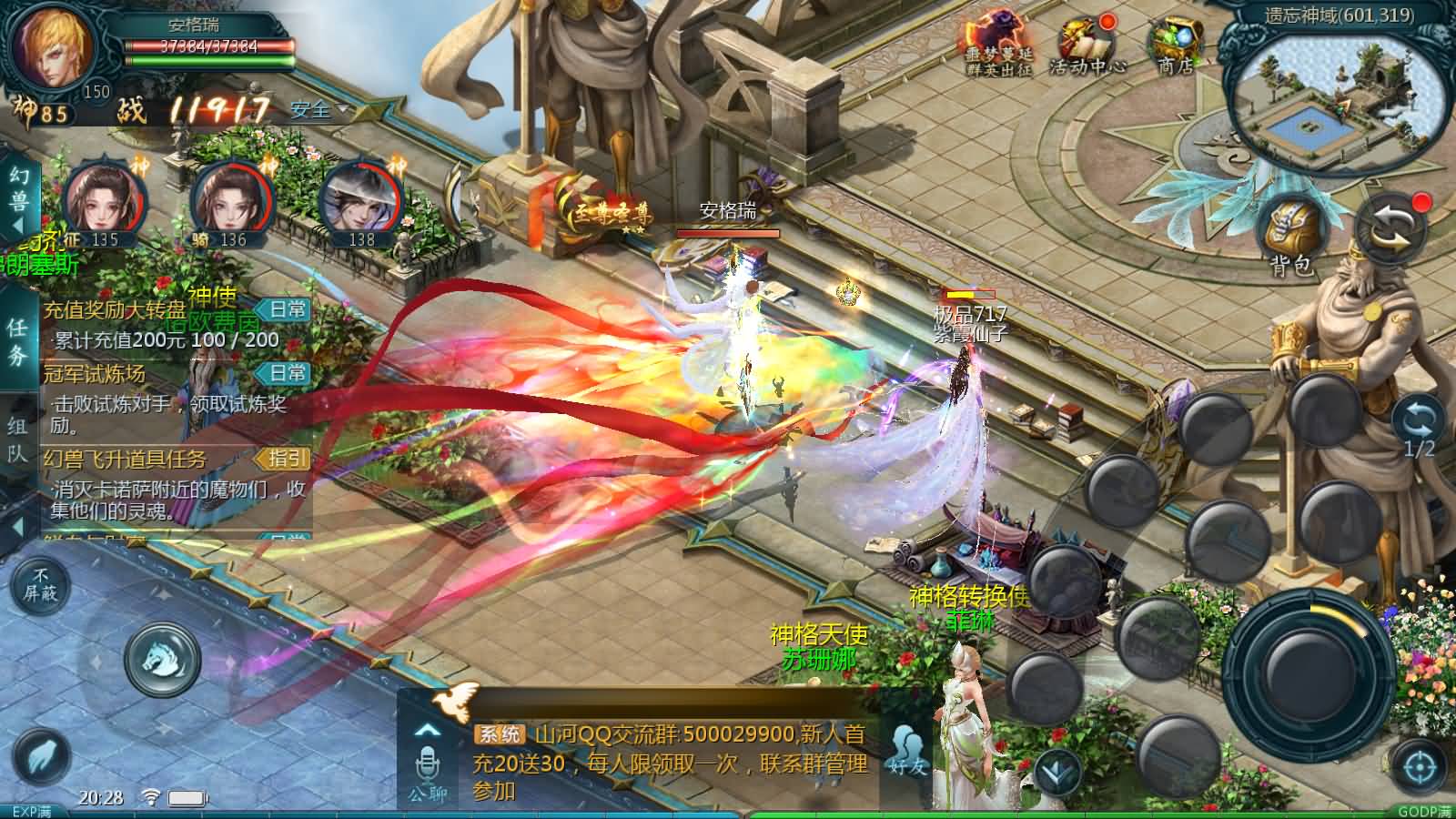Select the level 138 pet portrait
This screenshot has height=819, width=1456.
click(360, 202)
